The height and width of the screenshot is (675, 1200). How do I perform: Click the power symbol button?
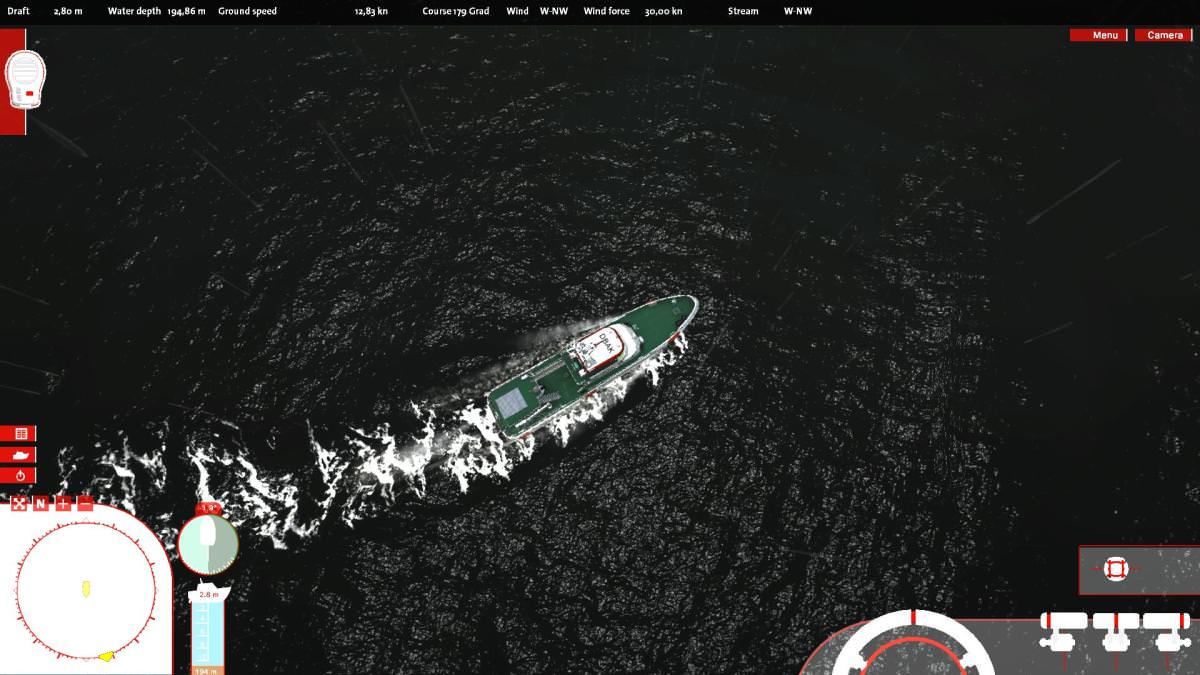(x=19, y=476)
